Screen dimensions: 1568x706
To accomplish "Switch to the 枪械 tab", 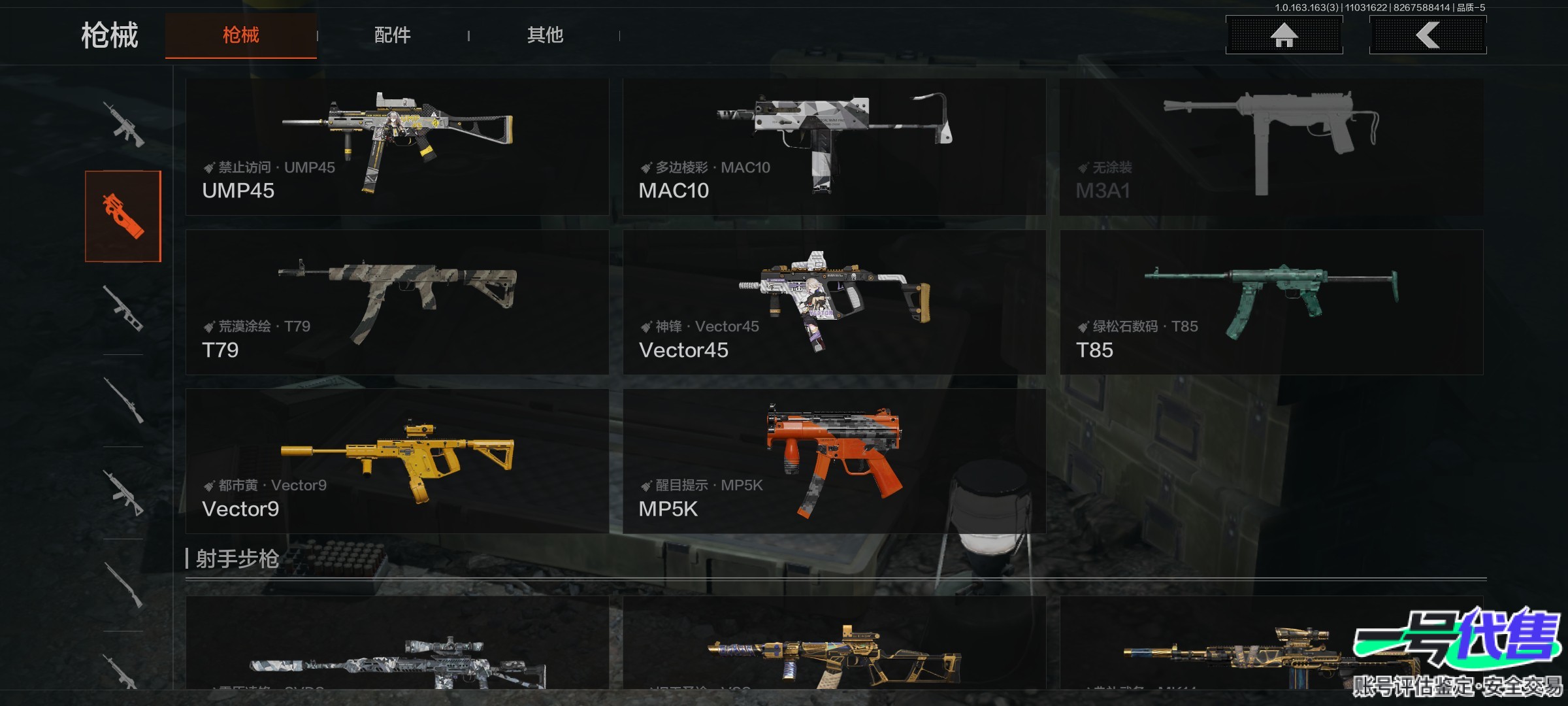I will point(240,35).
